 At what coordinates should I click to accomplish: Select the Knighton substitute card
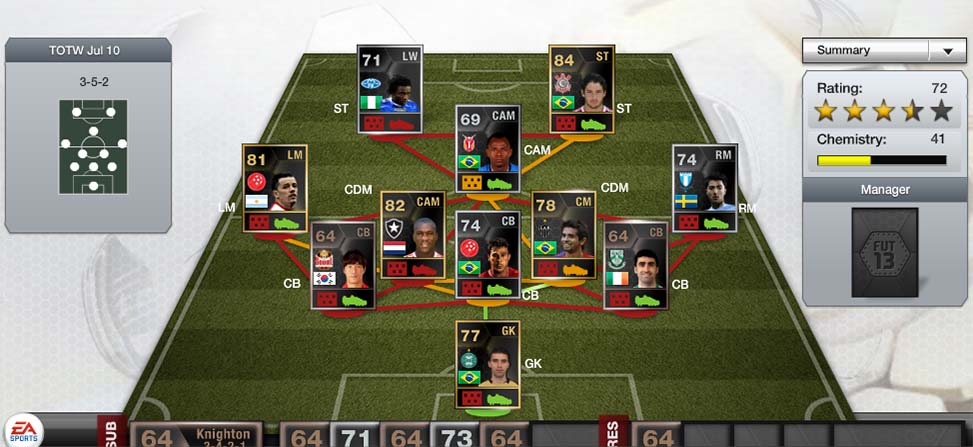click(195, 435)
